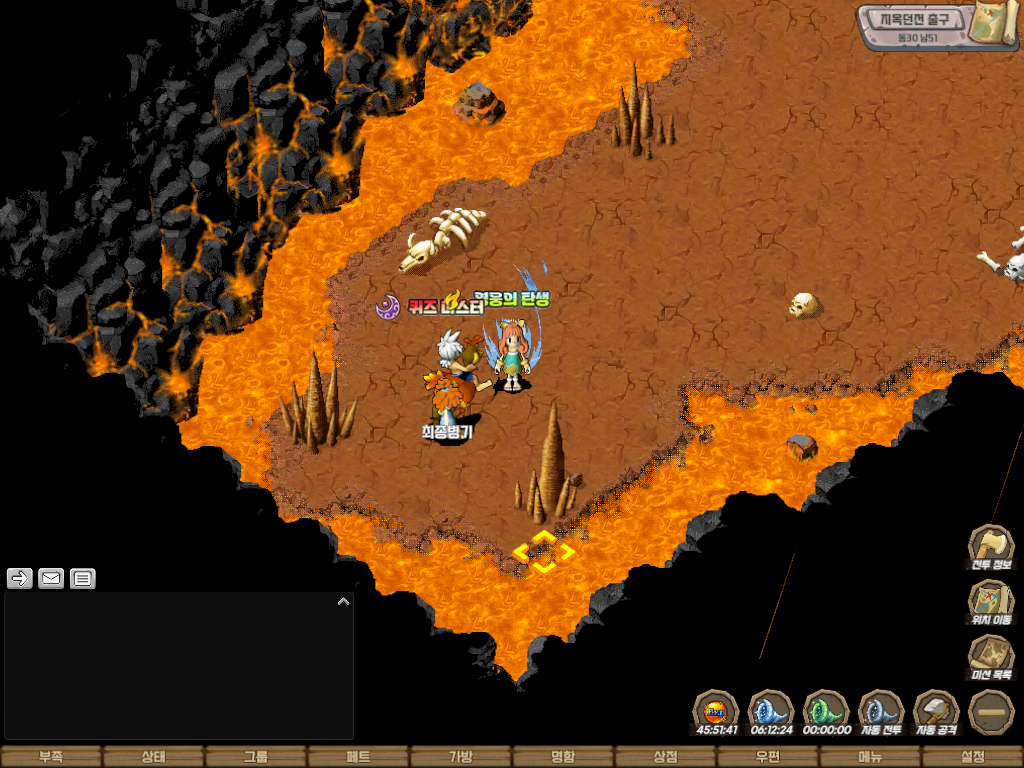Open the map scroll beside 지옥던전 출구
Image resolution: width=1024 pixels, height=768 pixels.
coord(994,23)
